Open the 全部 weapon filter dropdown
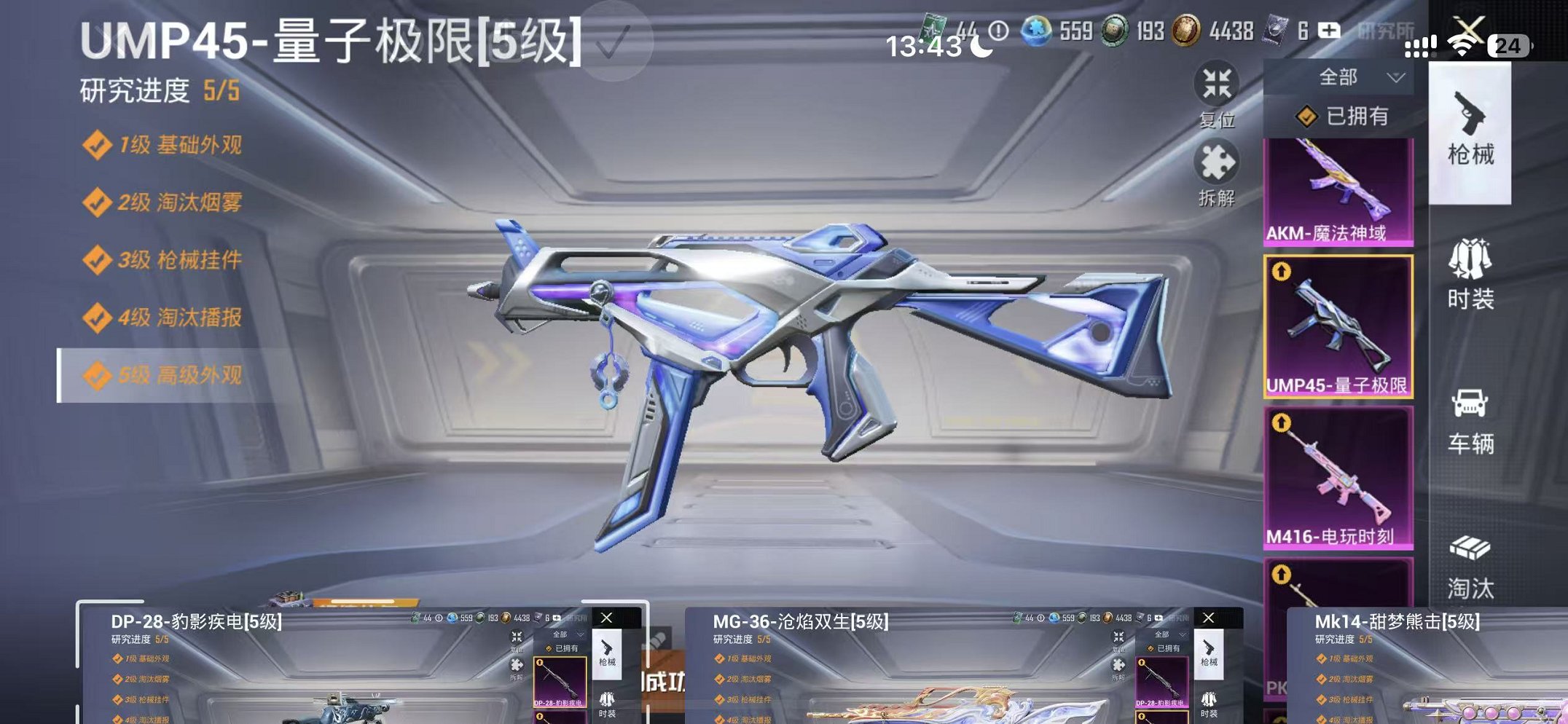 (1348, 75)
